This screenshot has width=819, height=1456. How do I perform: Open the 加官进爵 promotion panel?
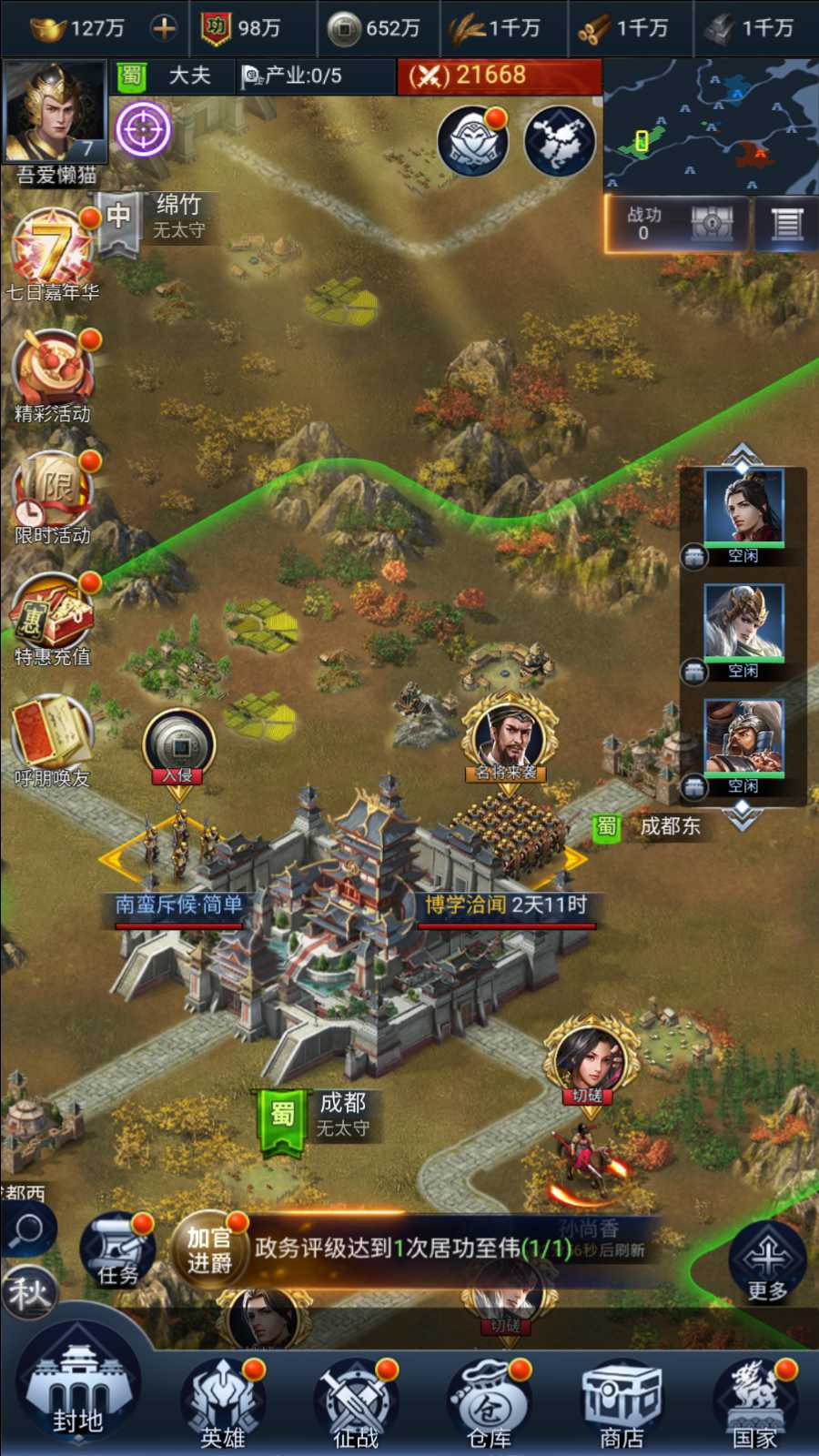click(x=209, y=1250)
